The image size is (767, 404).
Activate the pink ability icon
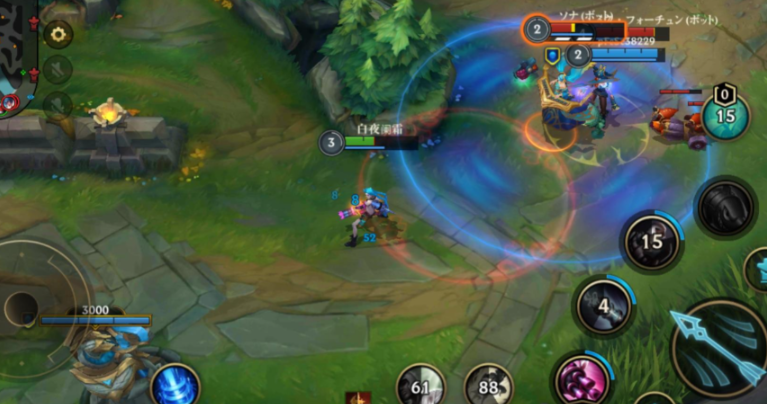click(x=581, y=380)
